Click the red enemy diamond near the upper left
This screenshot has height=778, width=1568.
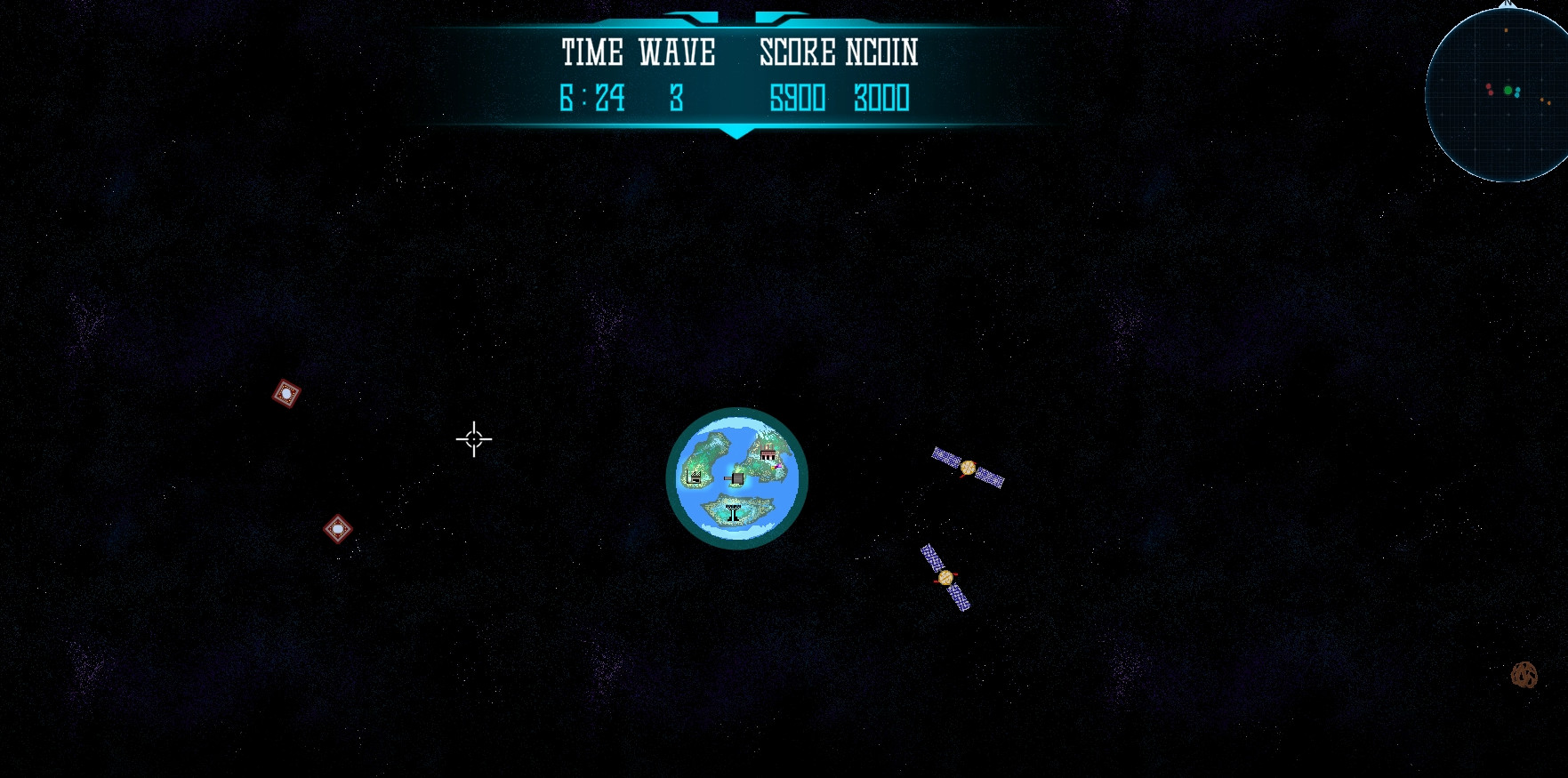[x=286, y=391]
